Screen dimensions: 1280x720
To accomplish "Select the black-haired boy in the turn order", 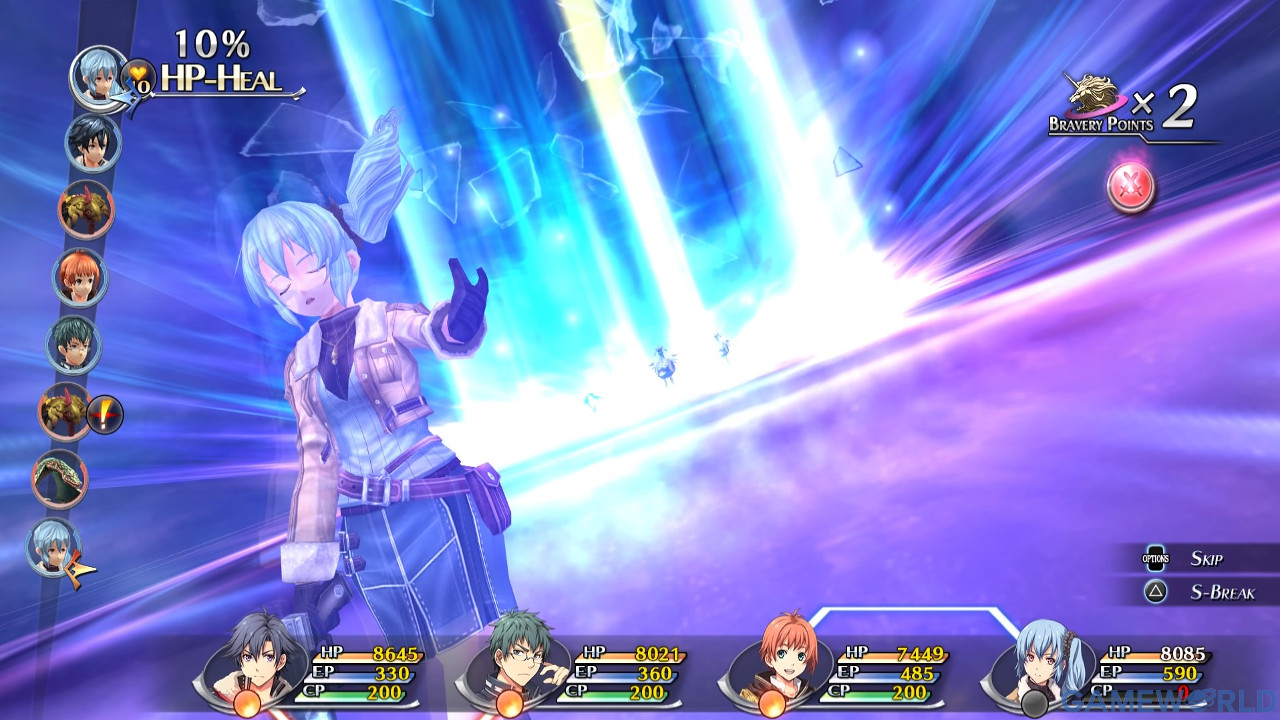I will 92,142.
